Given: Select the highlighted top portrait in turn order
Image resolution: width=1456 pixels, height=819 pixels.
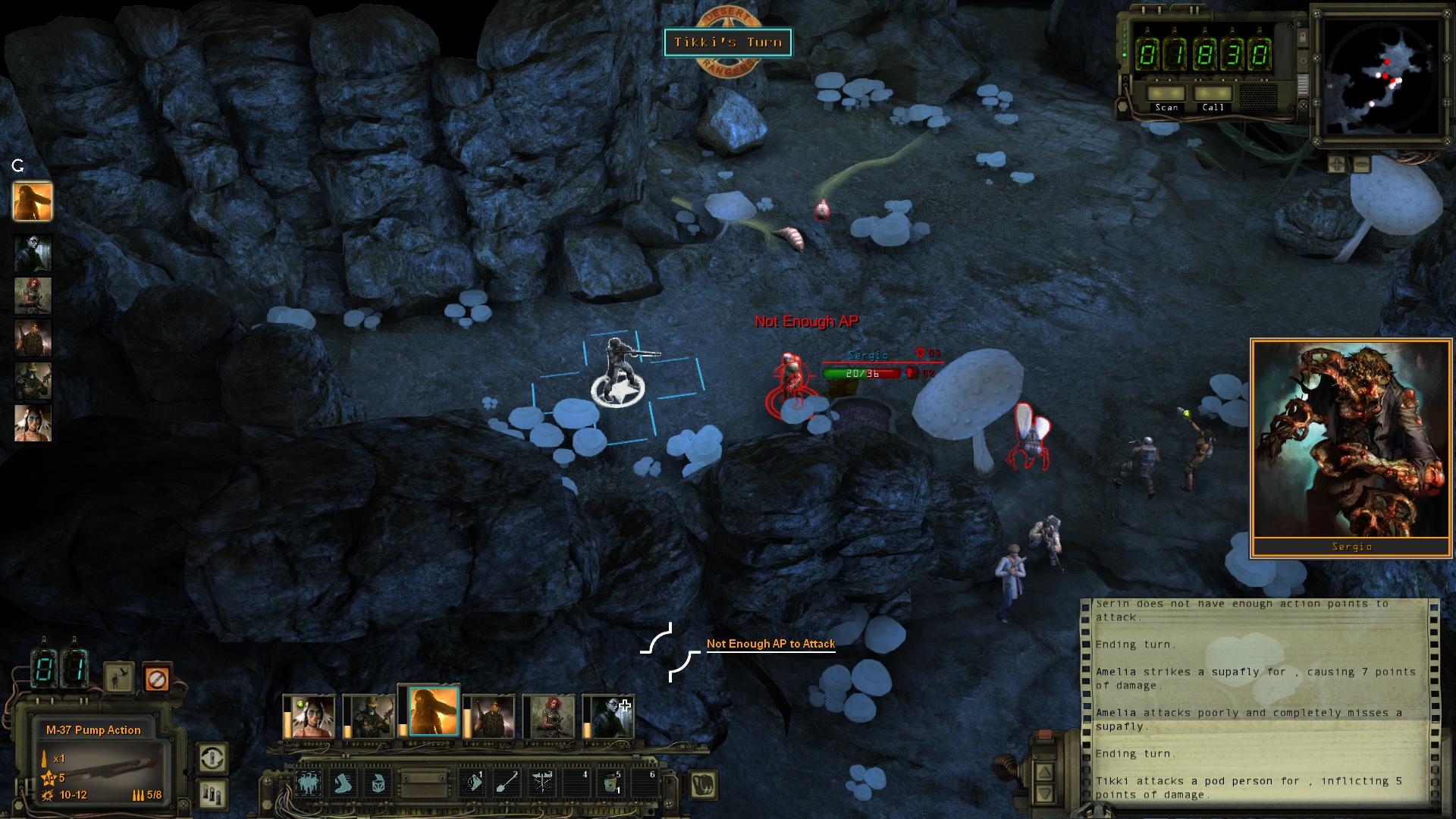Looking at the screenshot, I should 33,202.
